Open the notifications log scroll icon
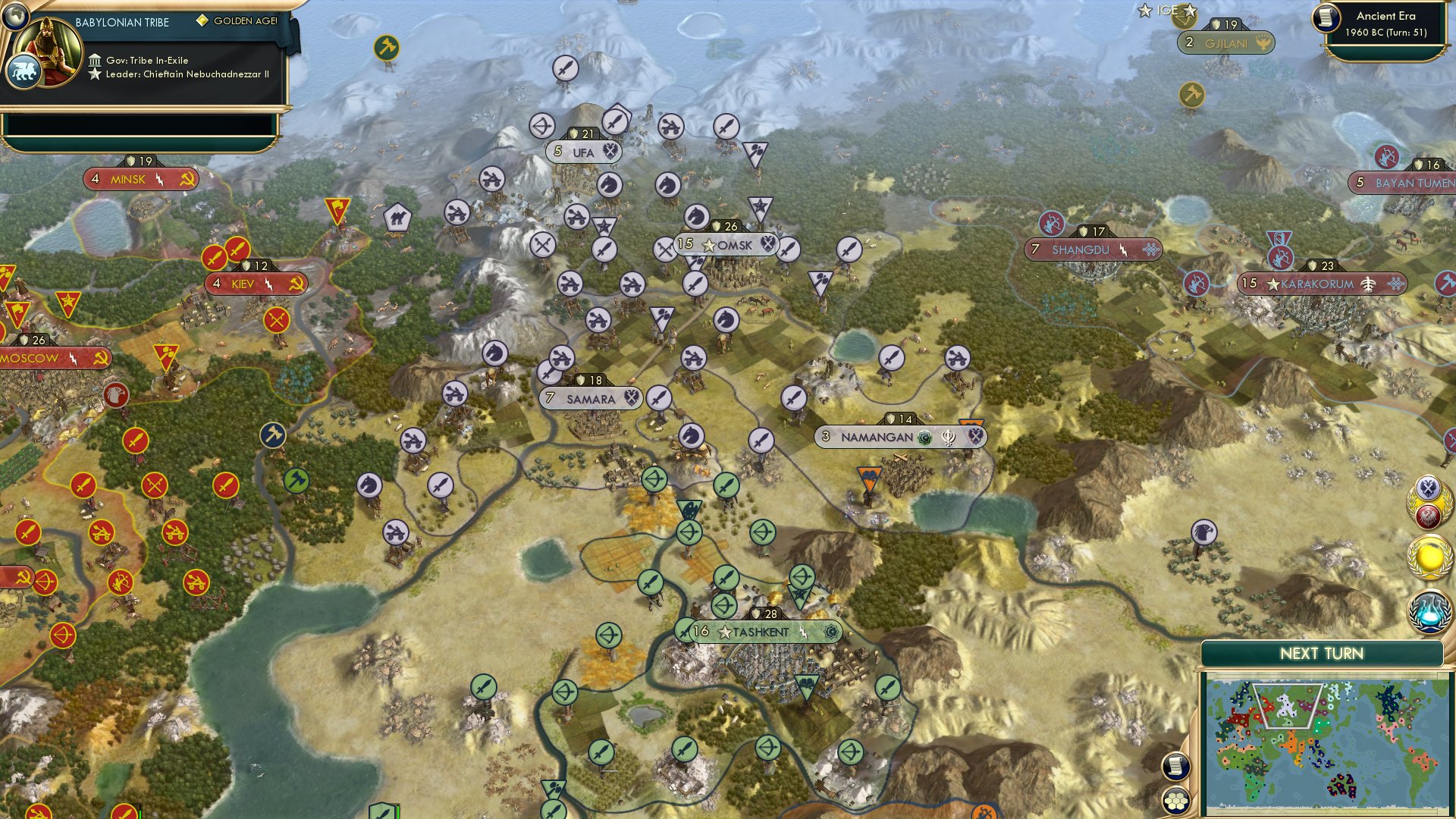 click(x=1175, y=767)
